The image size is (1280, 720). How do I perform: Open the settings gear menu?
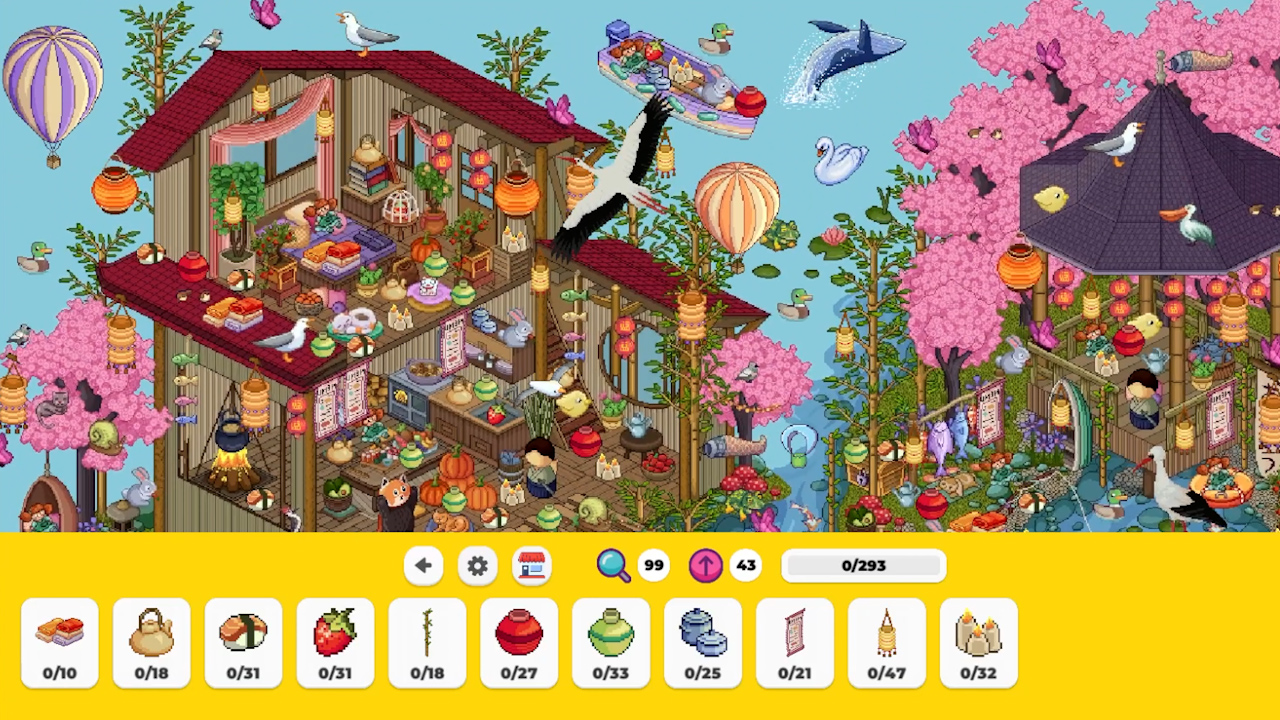coord(477,566)
